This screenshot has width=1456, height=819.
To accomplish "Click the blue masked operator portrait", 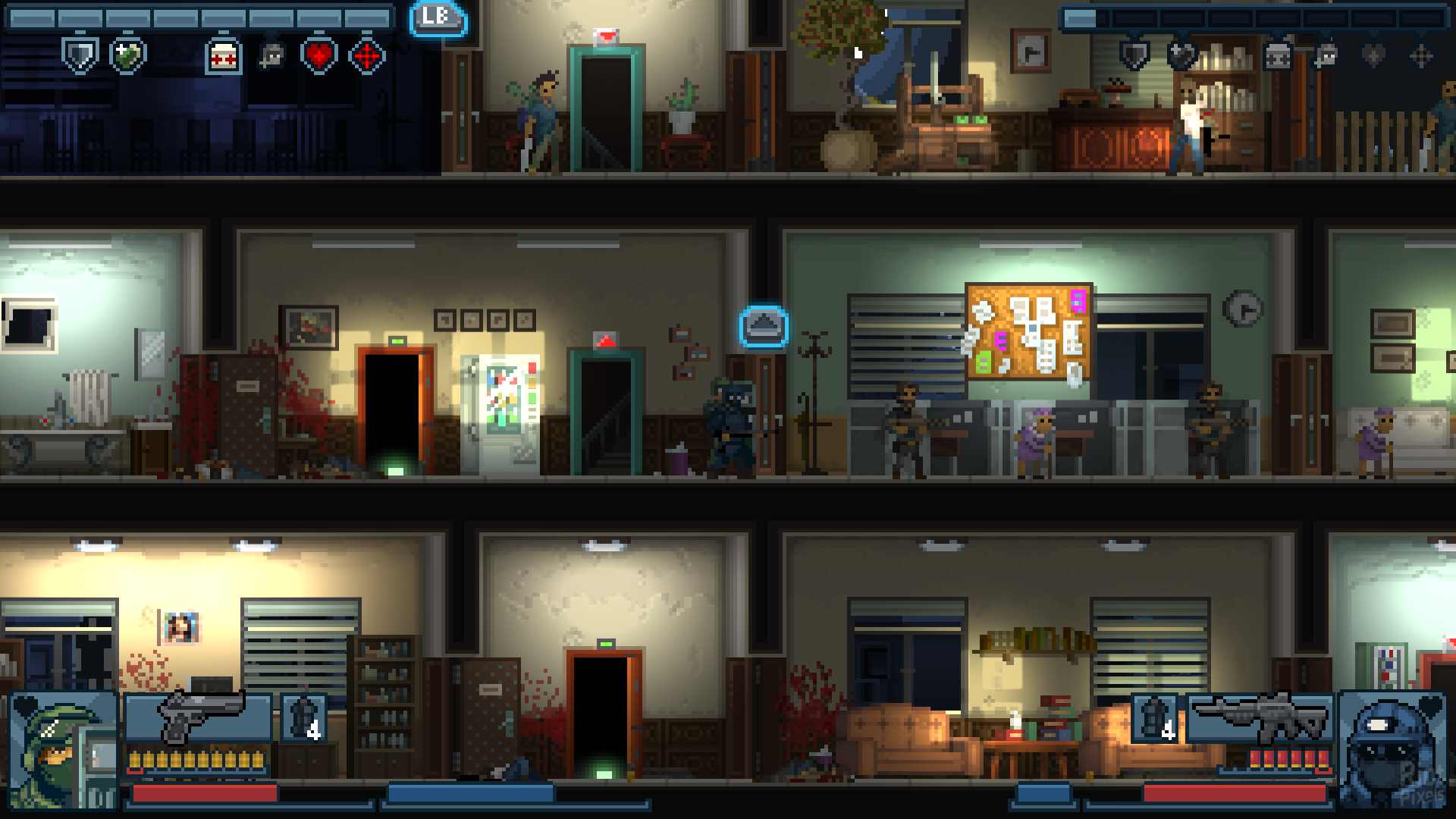I will click(1392, 751).
